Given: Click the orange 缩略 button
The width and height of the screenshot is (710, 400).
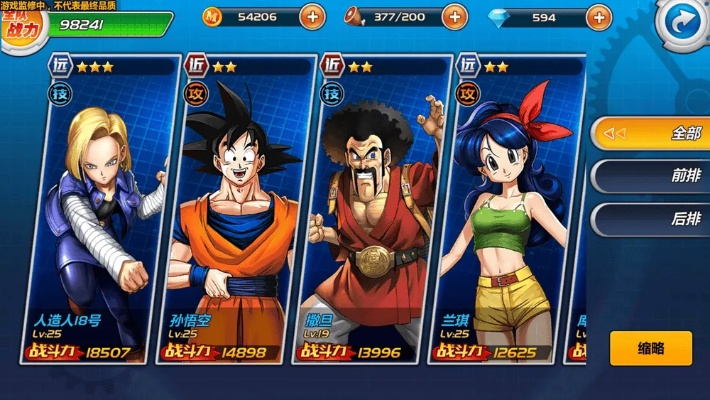Looking at the screenshot, I should (x=650, y=348).
